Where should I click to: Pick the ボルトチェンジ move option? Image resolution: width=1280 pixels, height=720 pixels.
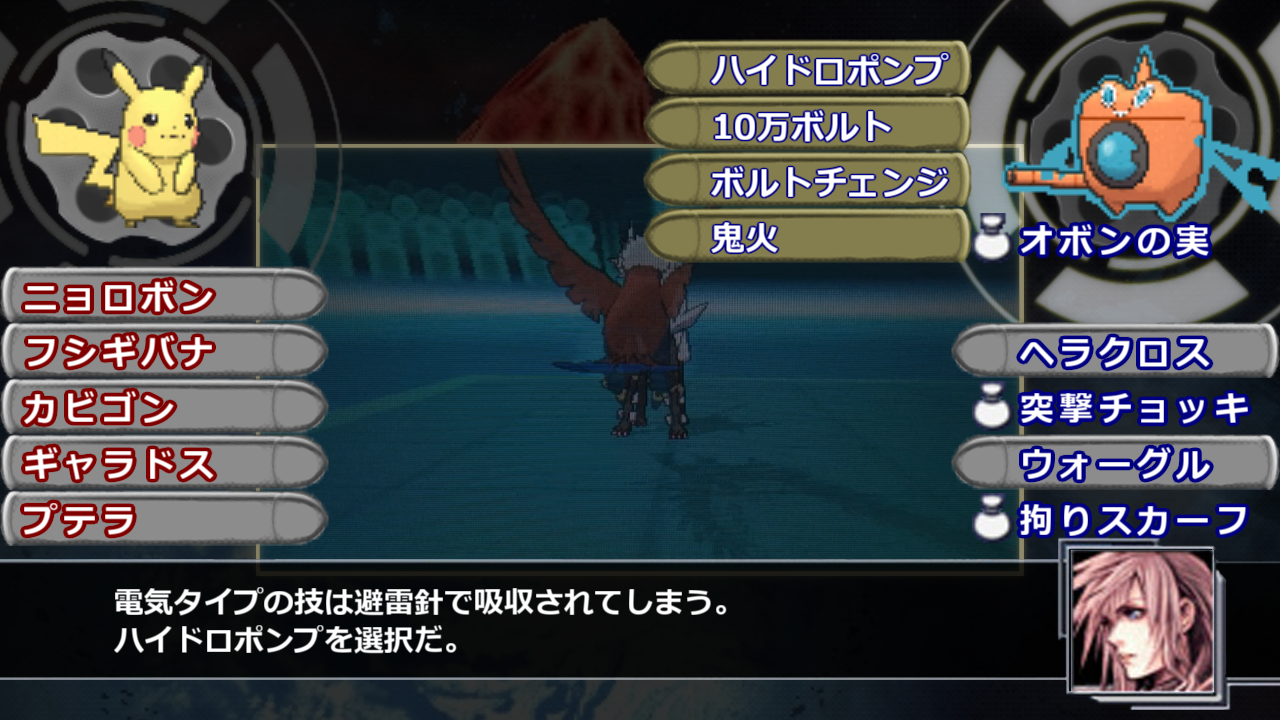tap(810, 182)
